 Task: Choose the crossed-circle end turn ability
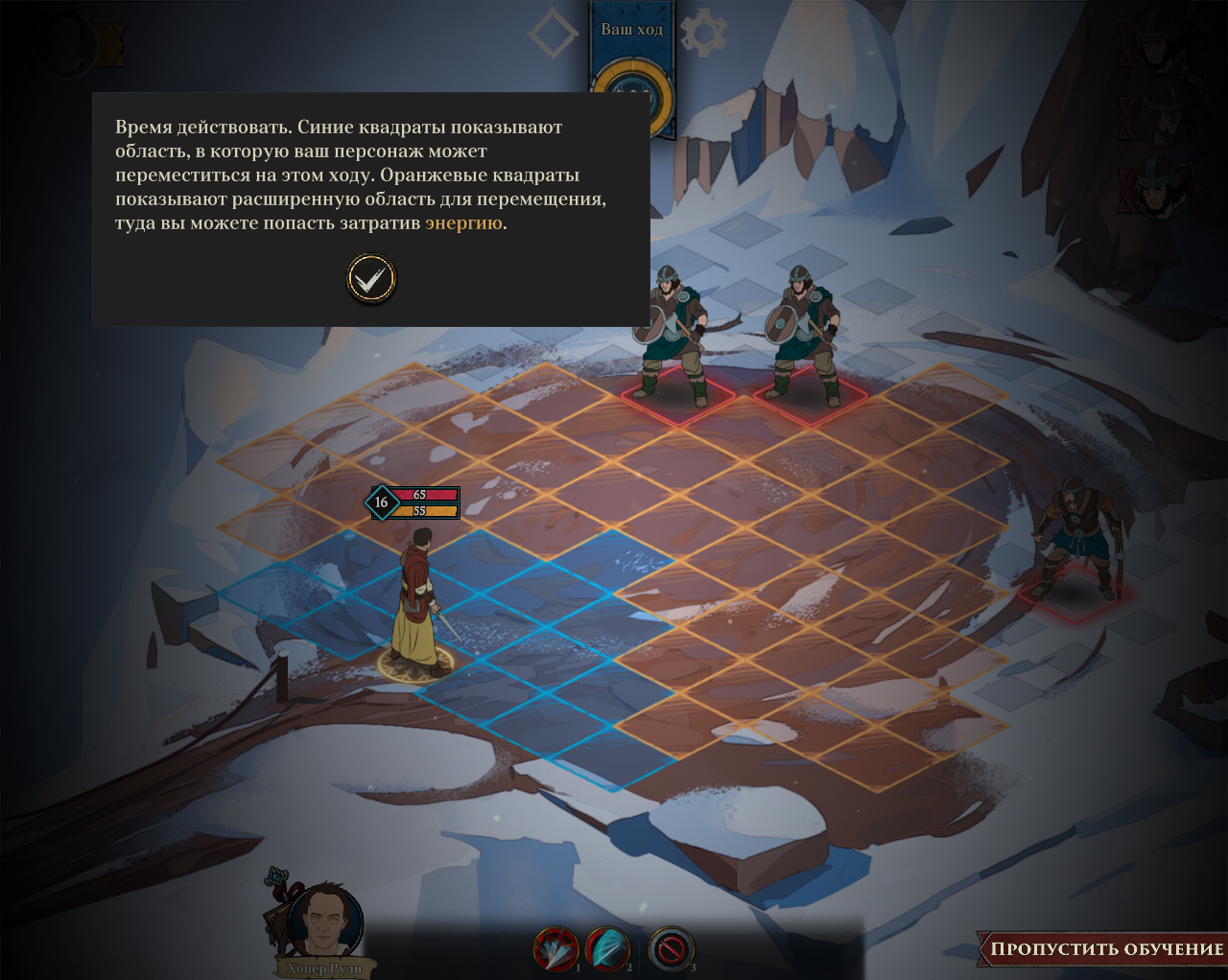pyautogui.click(x=670, y=950)
